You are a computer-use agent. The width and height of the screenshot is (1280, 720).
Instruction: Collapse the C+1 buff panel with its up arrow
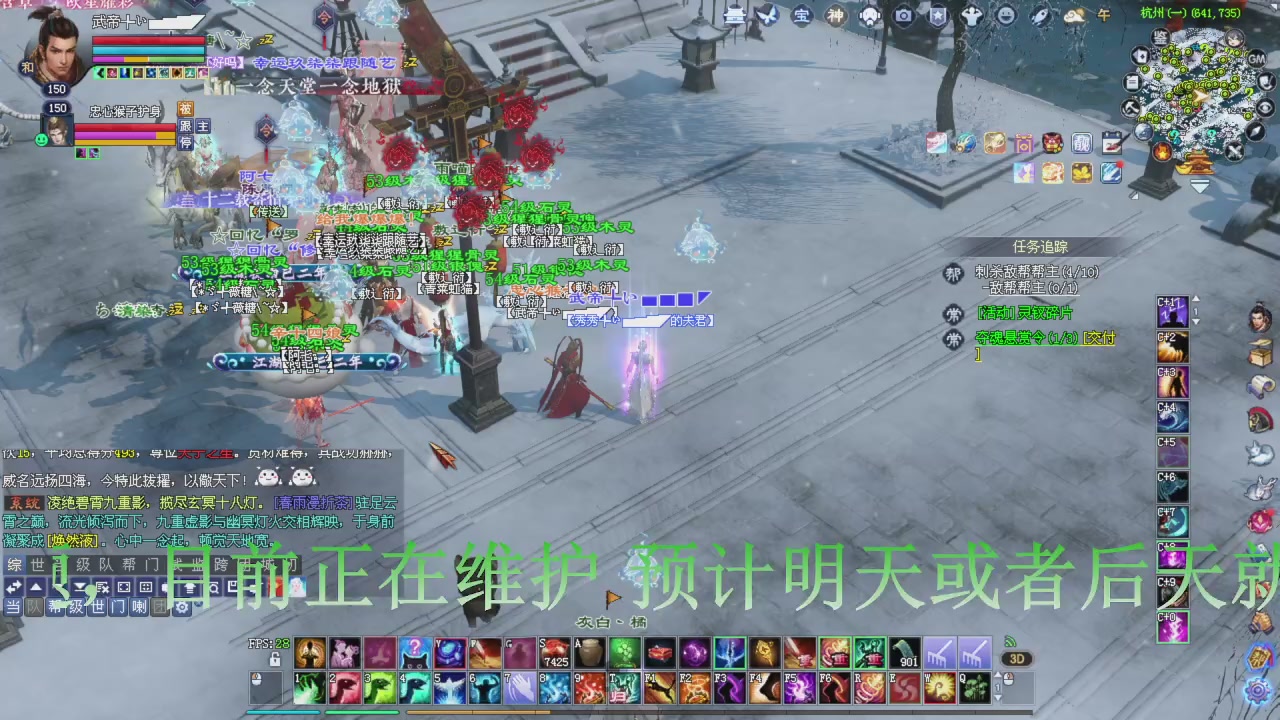click(x=1196, y=298)
